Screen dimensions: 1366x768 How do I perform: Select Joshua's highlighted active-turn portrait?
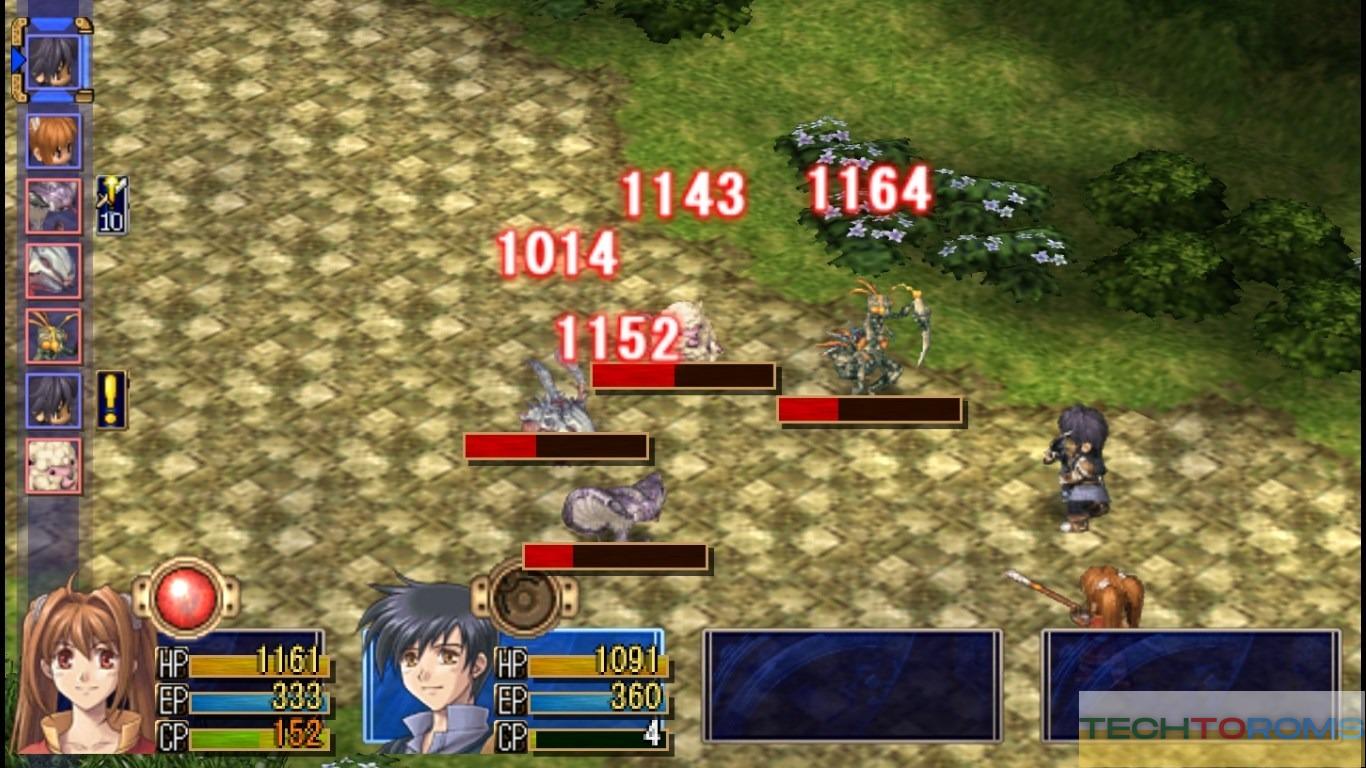tap(54, 59)
